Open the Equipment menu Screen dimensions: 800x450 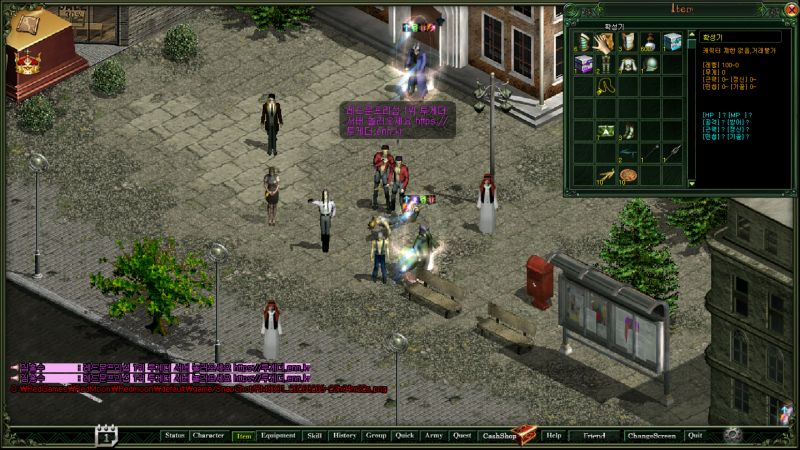point(278,436)
